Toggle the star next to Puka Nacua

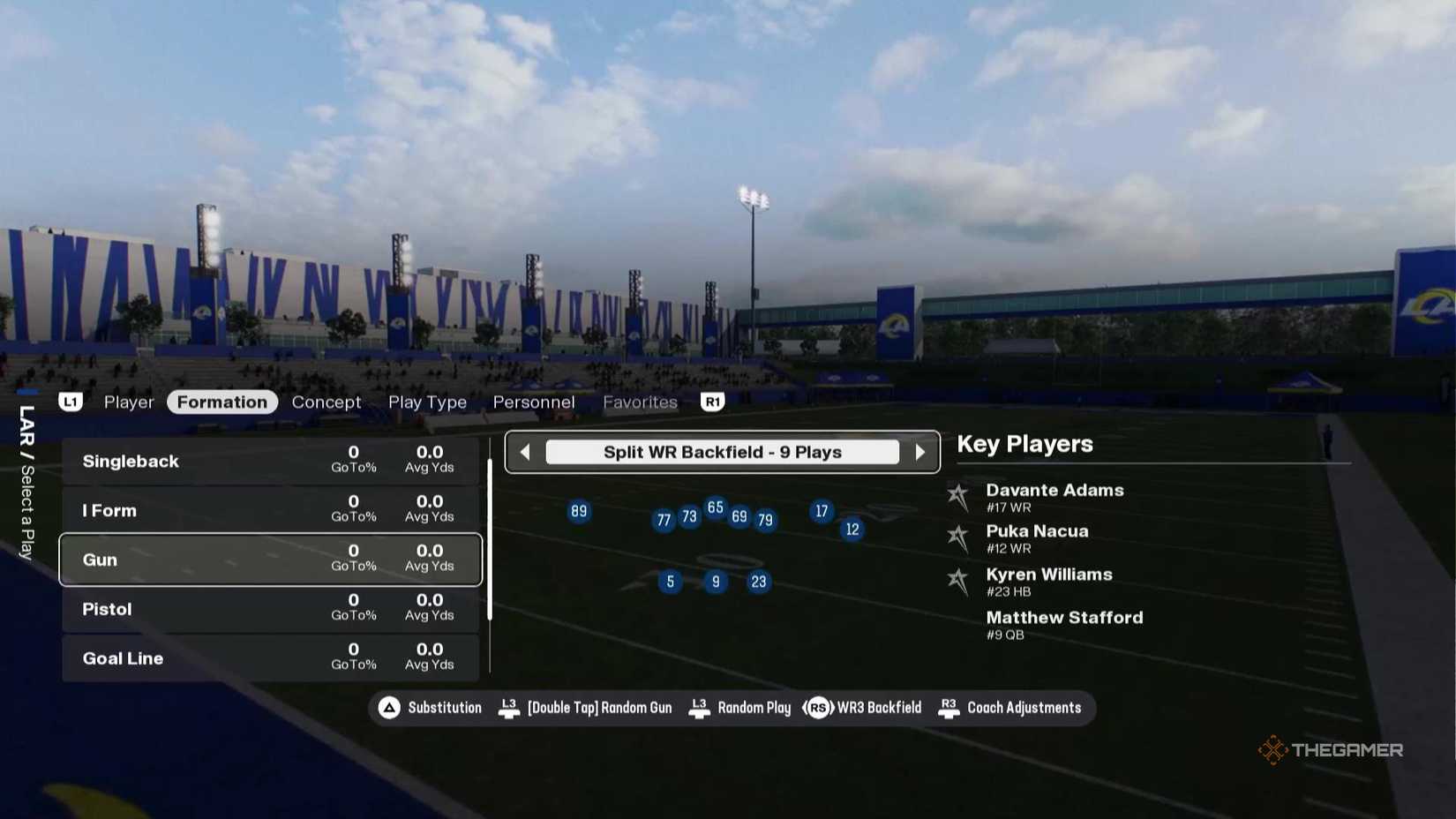957,537
